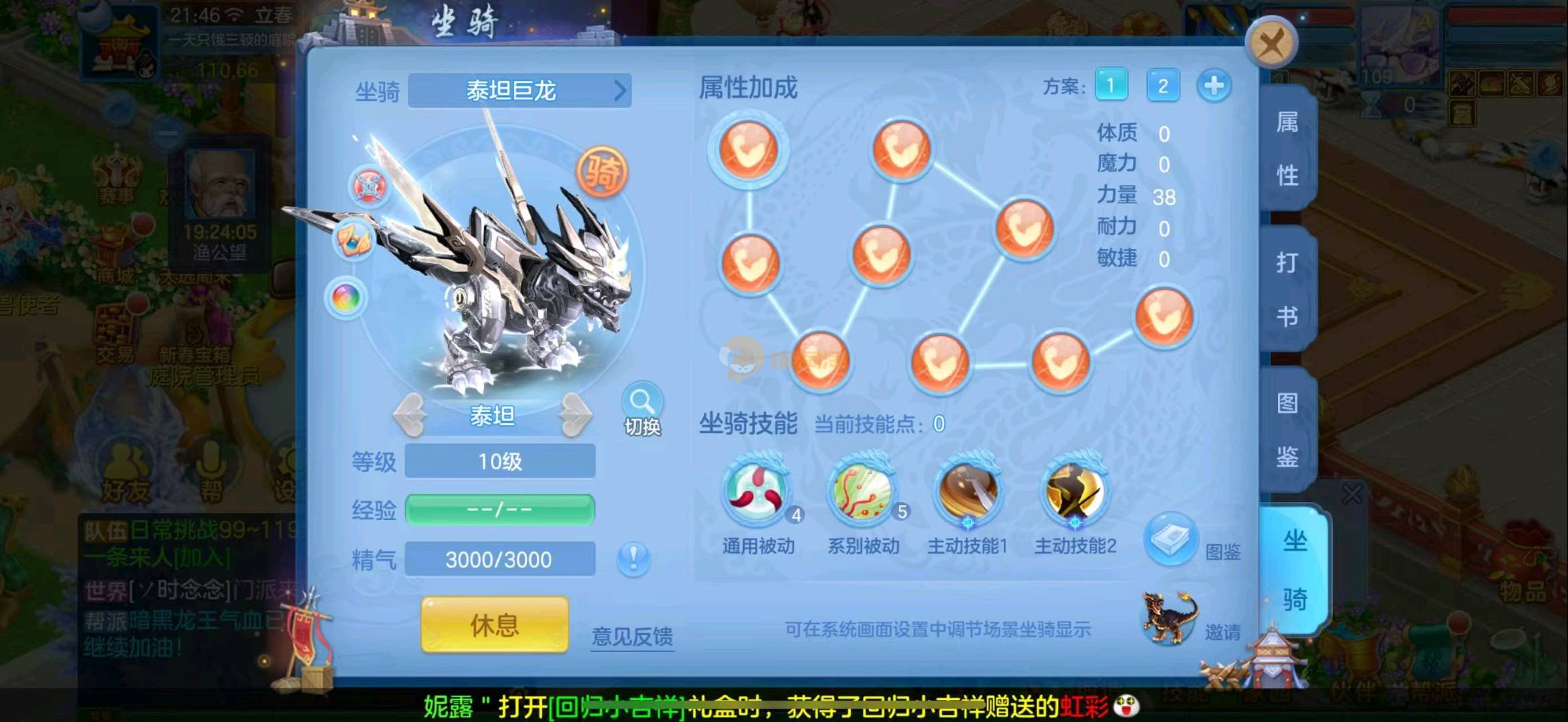
Task: Show the previous mount appearance
Action: (410, 415)
